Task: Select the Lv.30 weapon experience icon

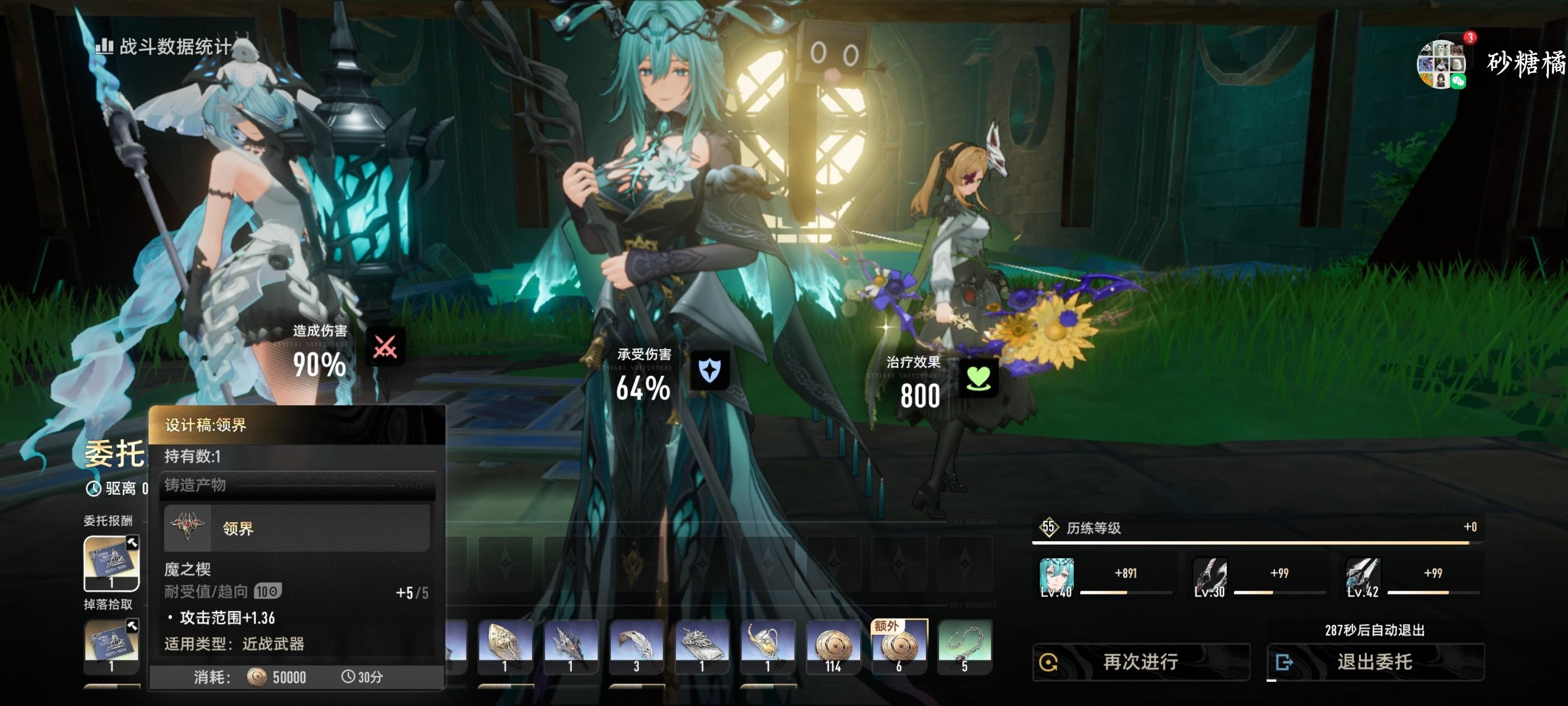Action: tap(1210, 576)
